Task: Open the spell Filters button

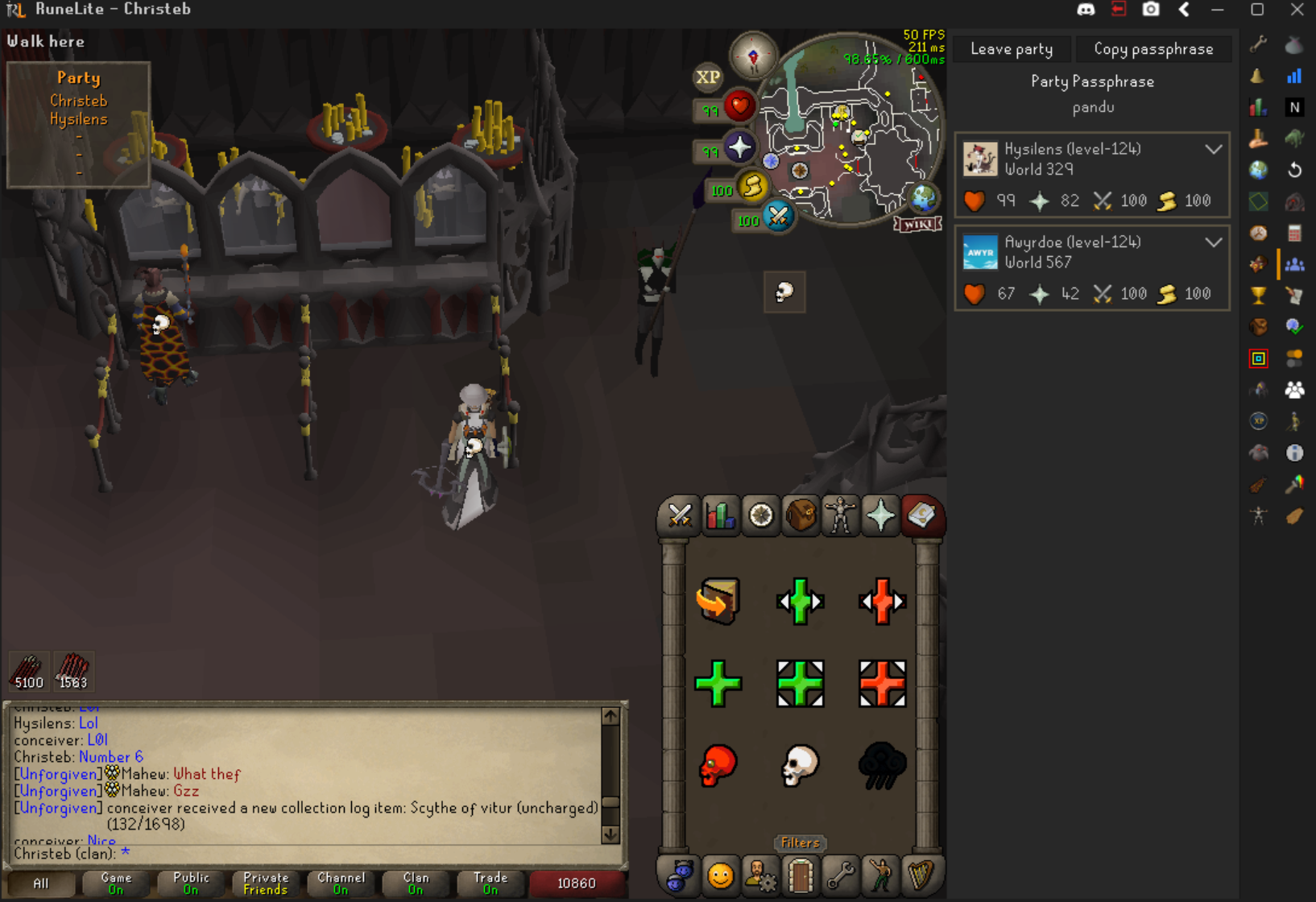Action: [x=800, y=842]
